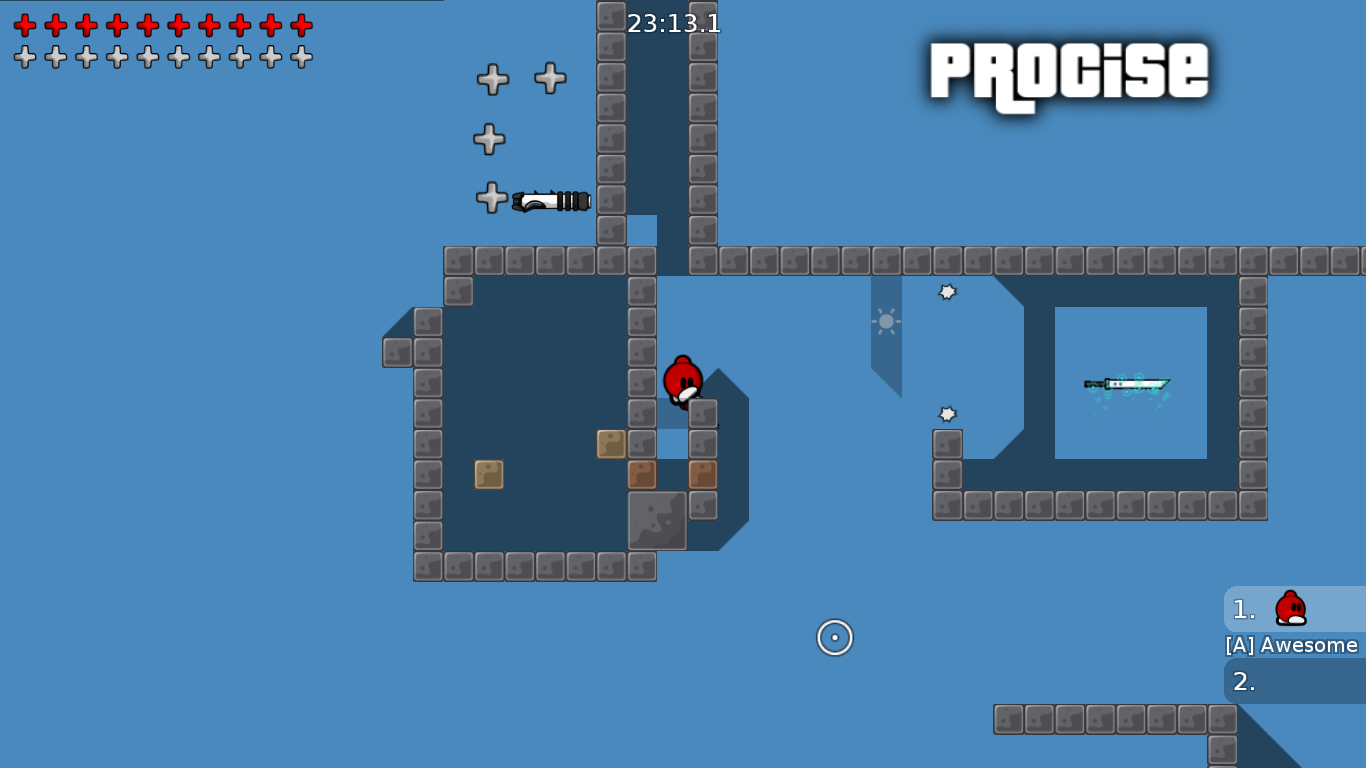Image resolution: width=1366 pixels, height=768 pixels.
Task: Click the circular target marker below
Action: 835,636
